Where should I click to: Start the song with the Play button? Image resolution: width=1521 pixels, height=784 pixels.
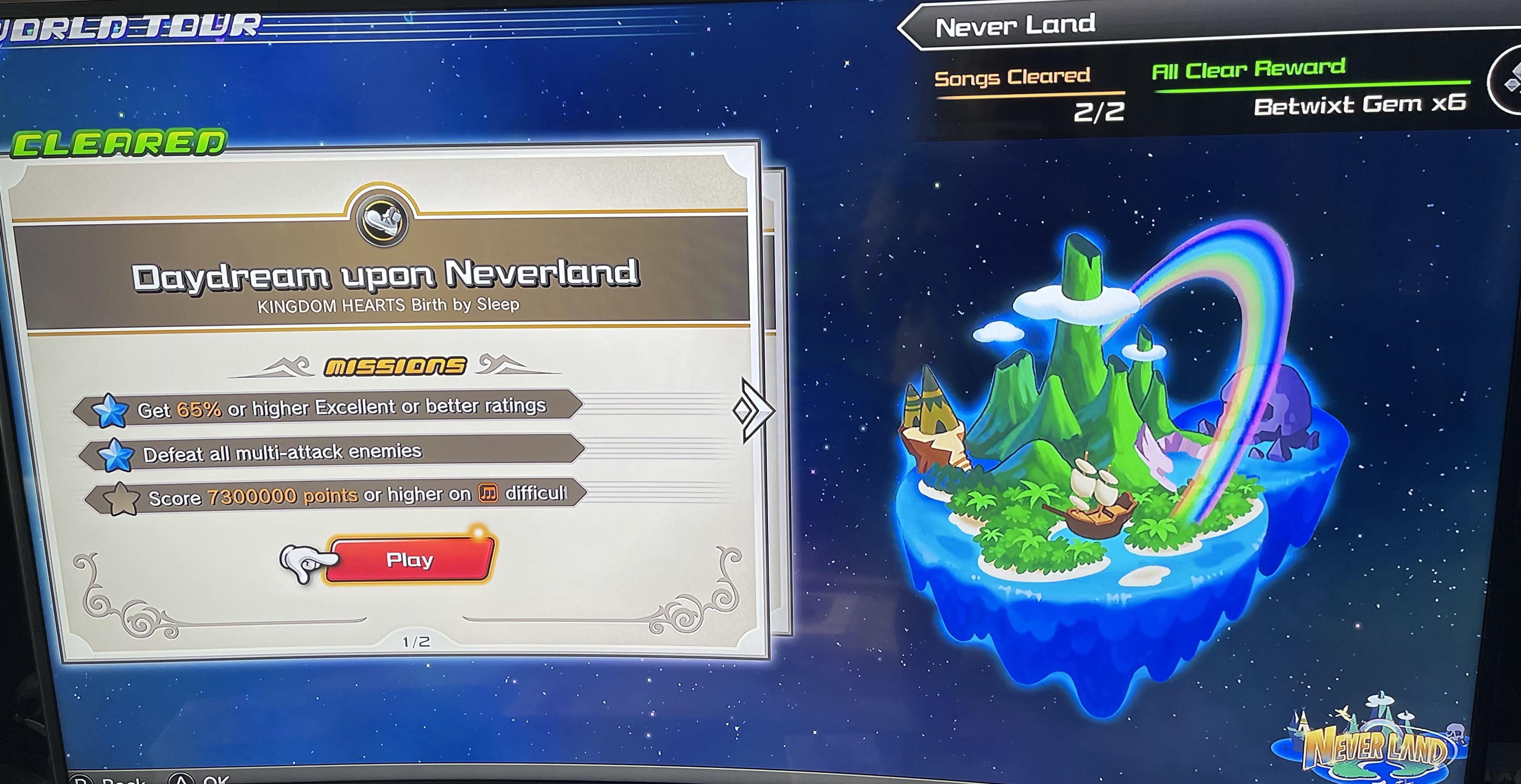(x=409, y=560)
